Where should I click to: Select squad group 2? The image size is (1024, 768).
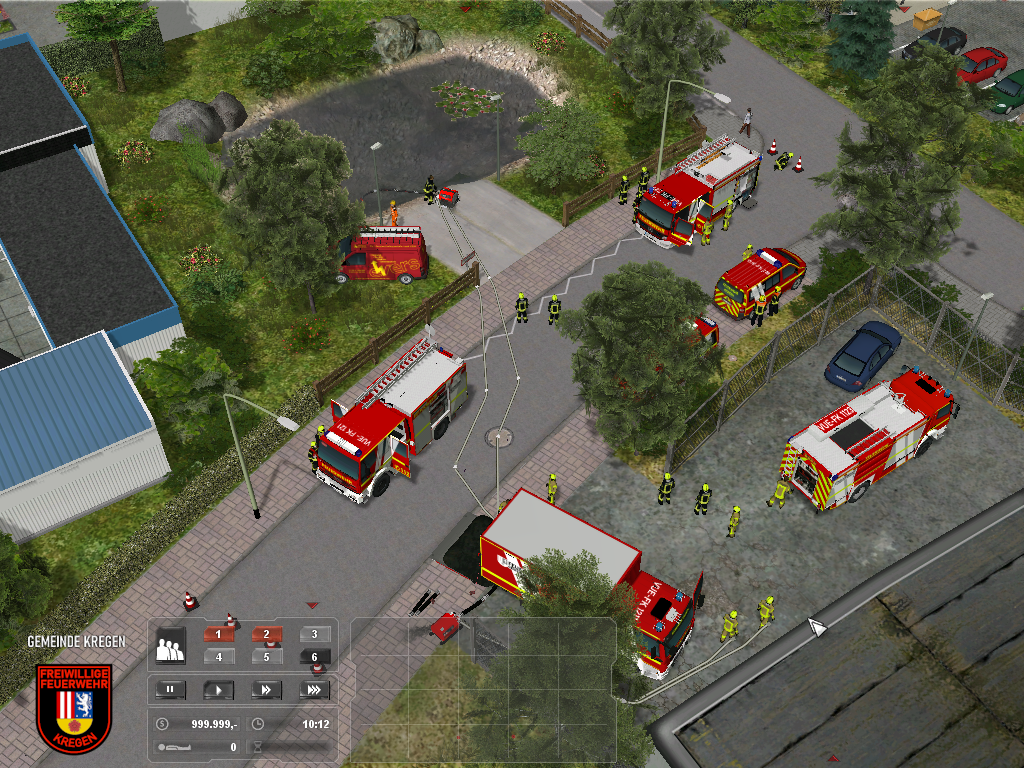pyautogui.click(x=267, y=634)
